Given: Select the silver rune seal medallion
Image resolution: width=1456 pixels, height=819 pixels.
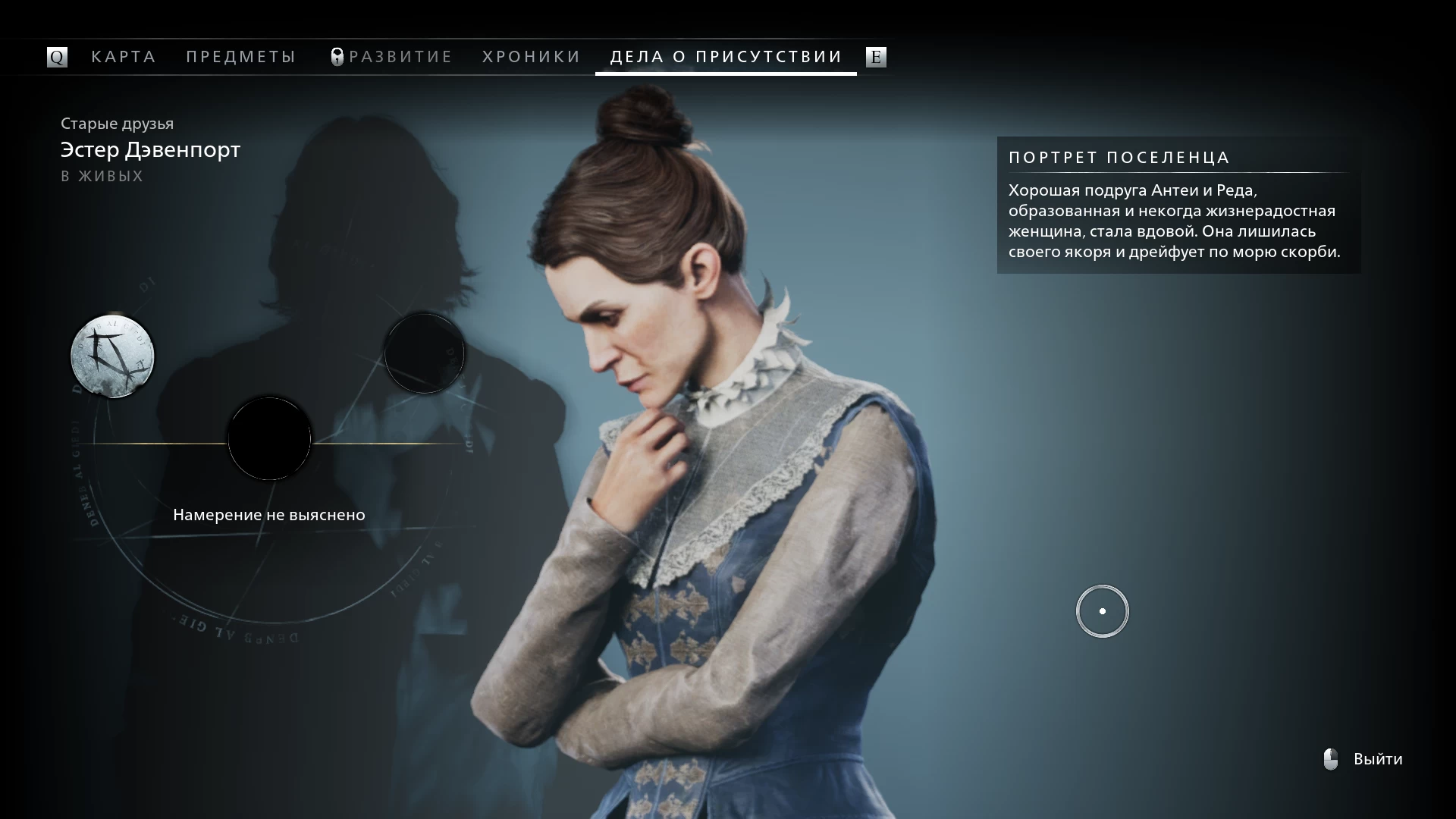Looking at the screenshot, I should [x=112, y=356].
